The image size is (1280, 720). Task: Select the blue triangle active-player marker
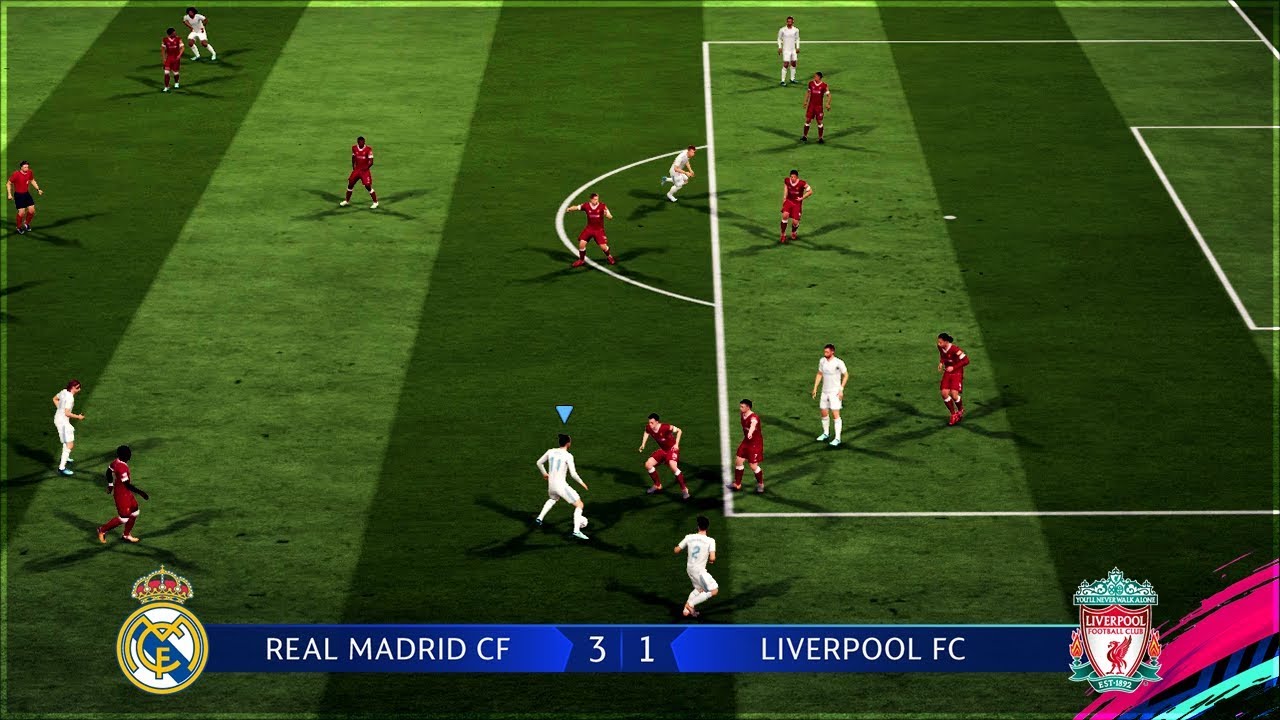[564, 413]
